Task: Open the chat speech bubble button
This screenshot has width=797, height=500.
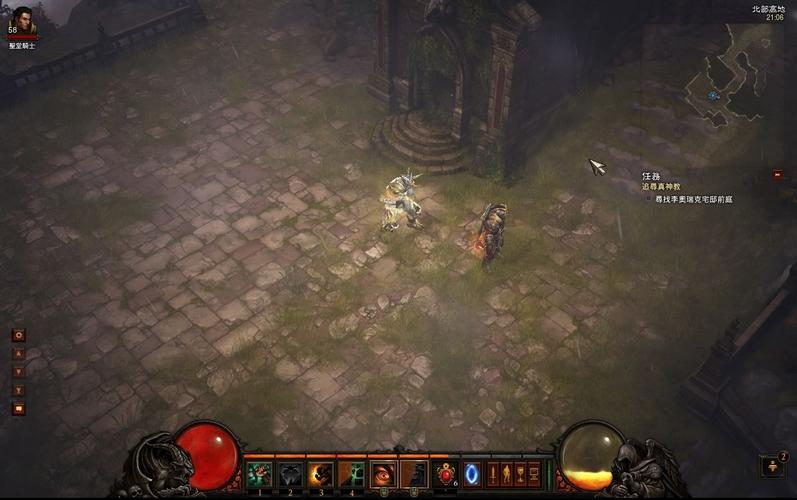Action: pyautogui.click(x=18, y=407)
